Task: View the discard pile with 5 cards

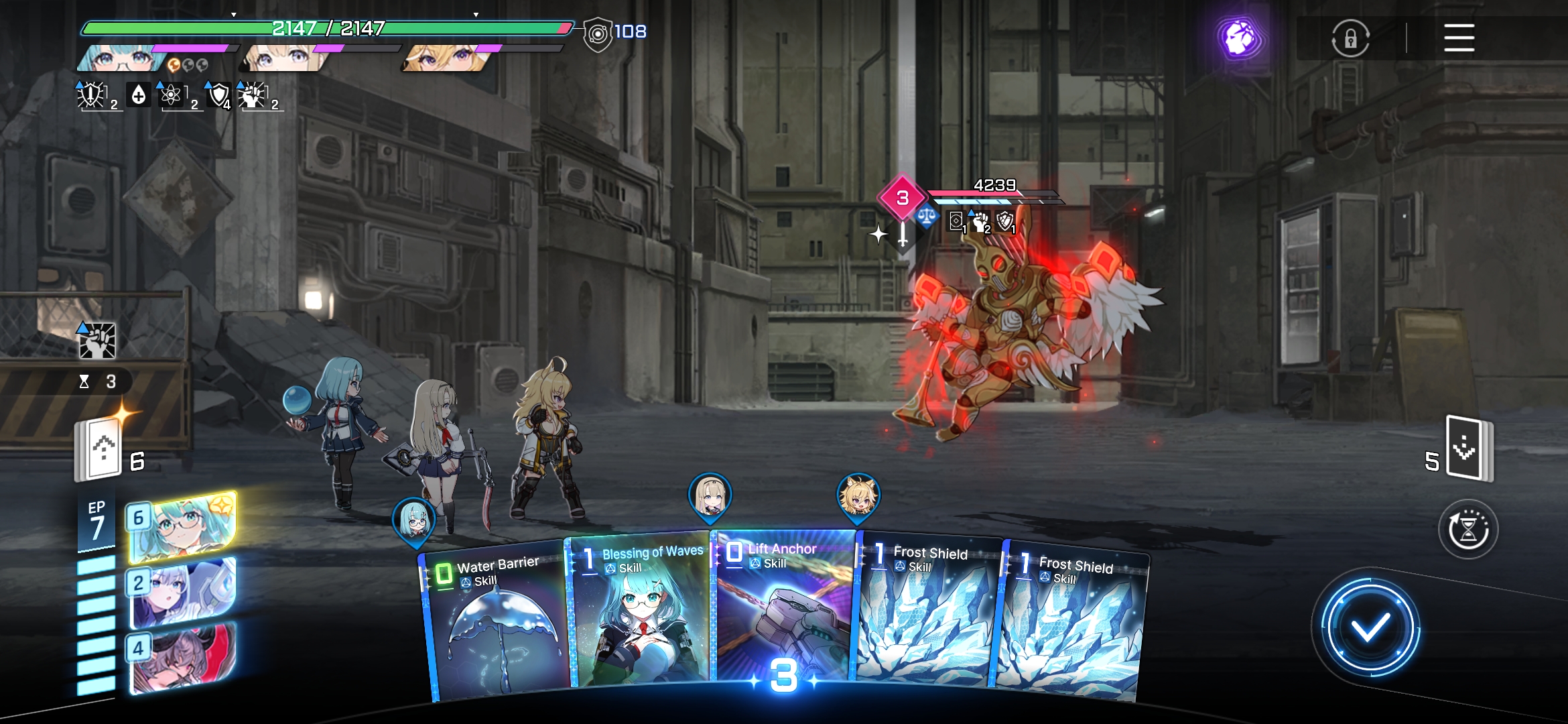Action: point(1467,449)
